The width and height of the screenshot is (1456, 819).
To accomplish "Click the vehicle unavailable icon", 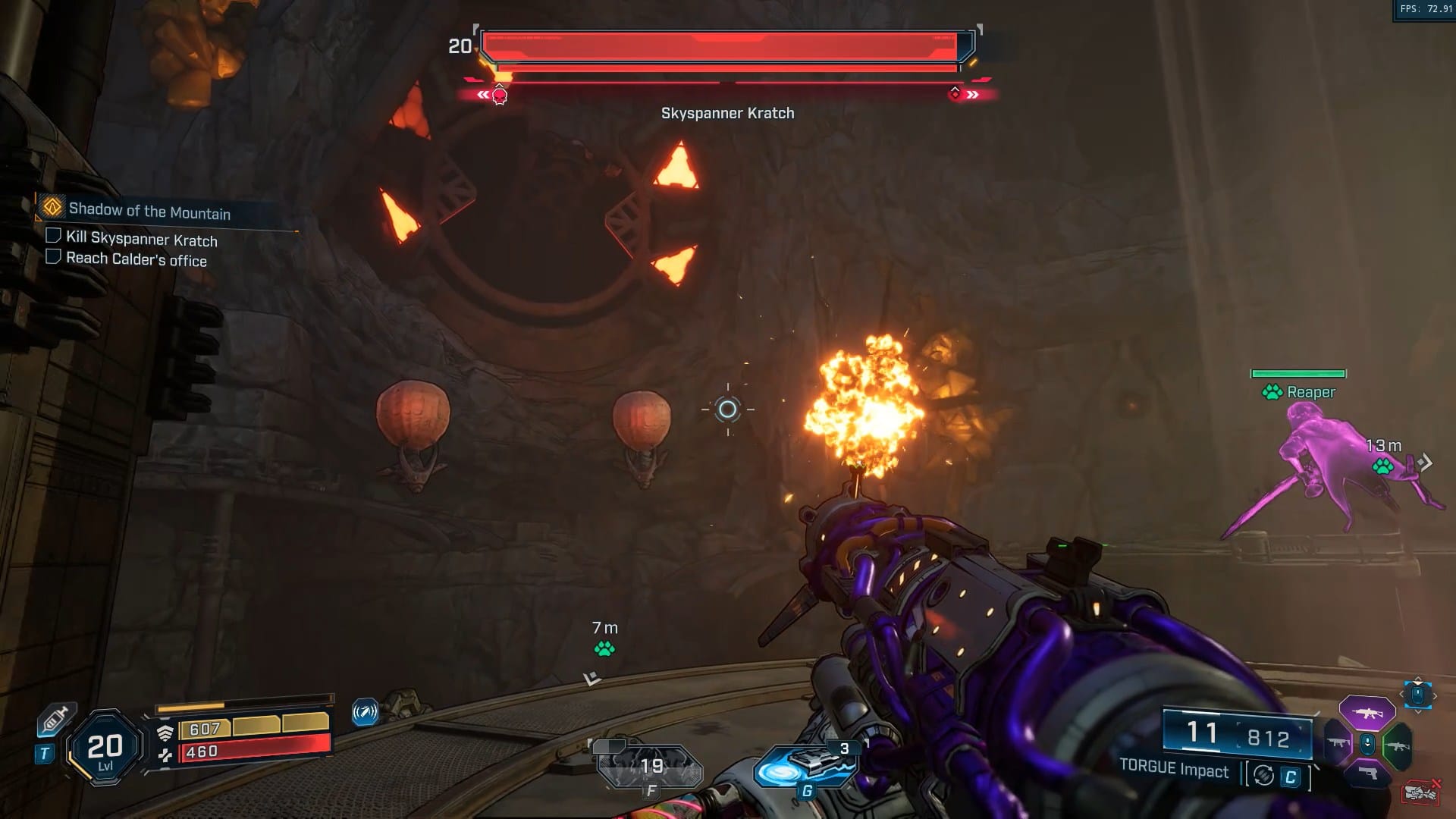I will [1420, 792].
